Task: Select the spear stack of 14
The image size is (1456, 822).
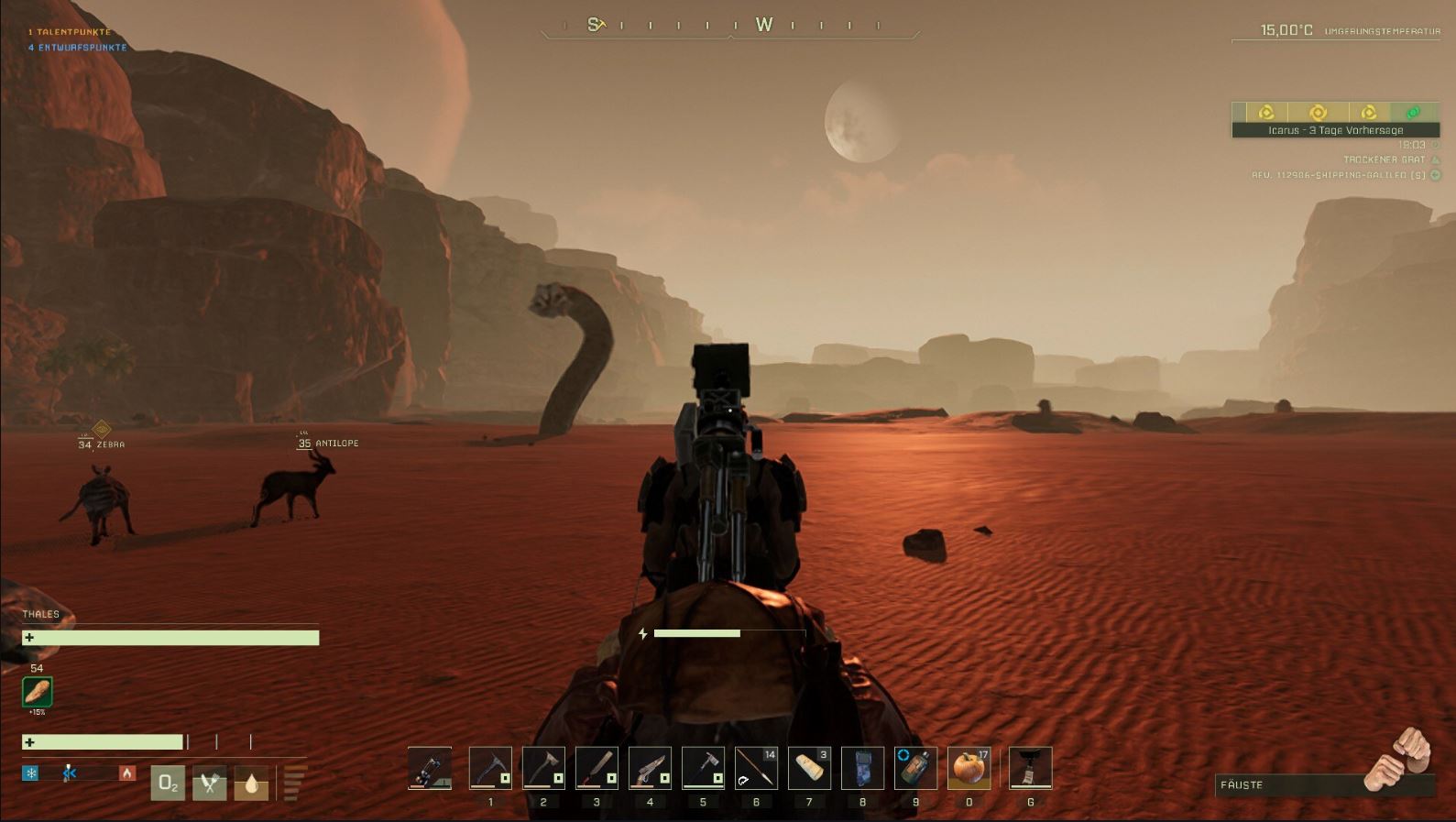Action: [x=756, y=768]
